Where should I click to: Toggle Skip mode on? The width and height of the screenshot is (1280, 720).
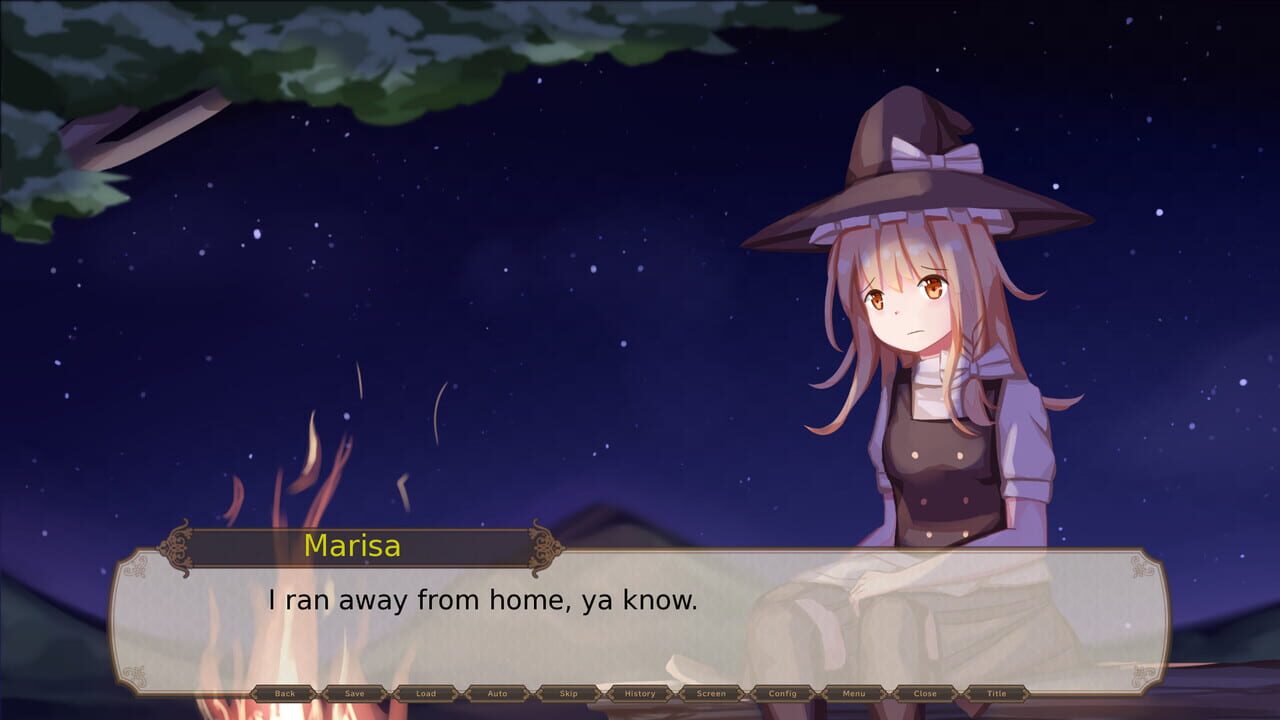coord(565,693)
